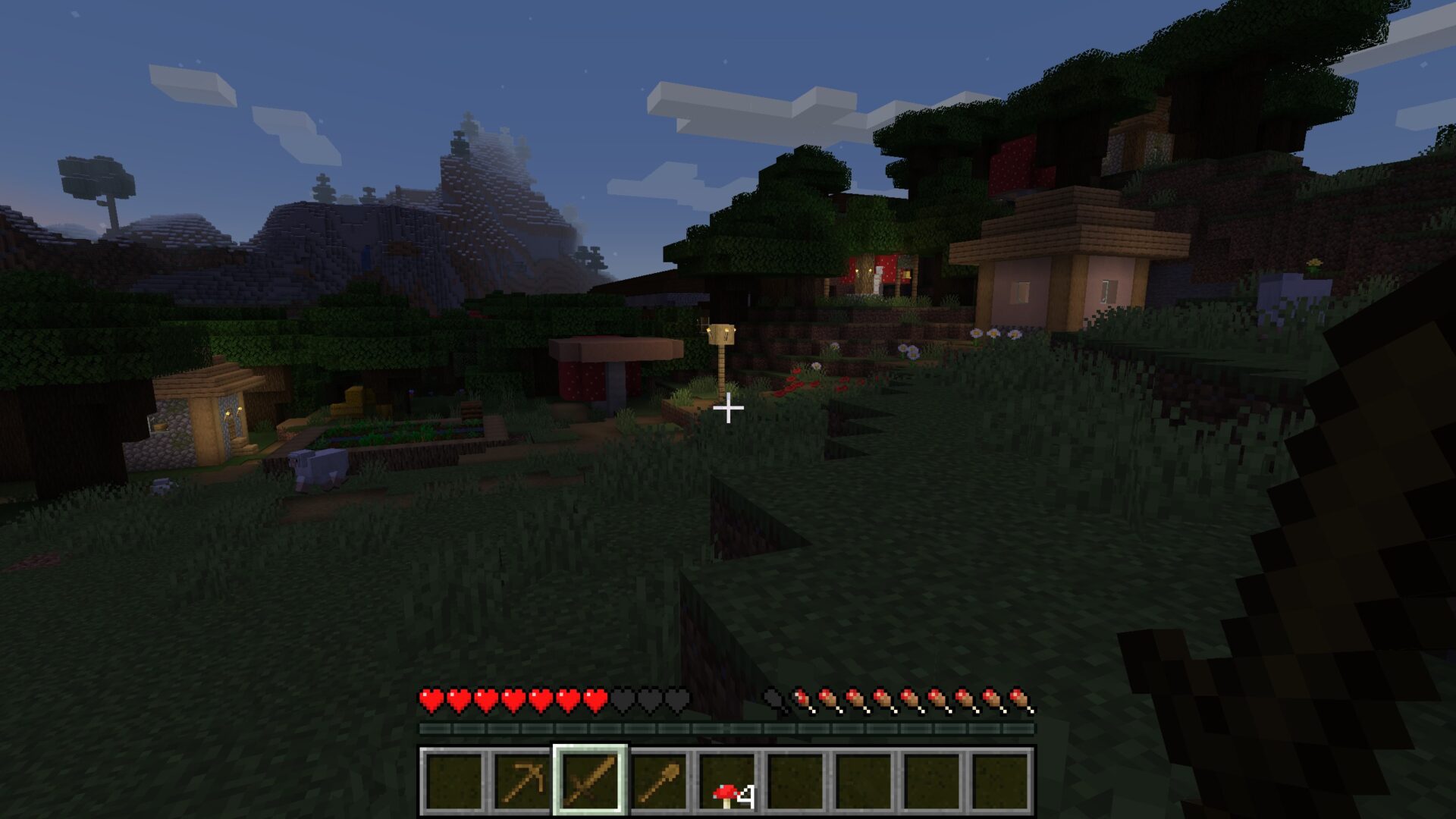Click the white rabbit near the farm
Image resolution: width=1456 pixels, height=819 pixels.
[x=316, y=466]
